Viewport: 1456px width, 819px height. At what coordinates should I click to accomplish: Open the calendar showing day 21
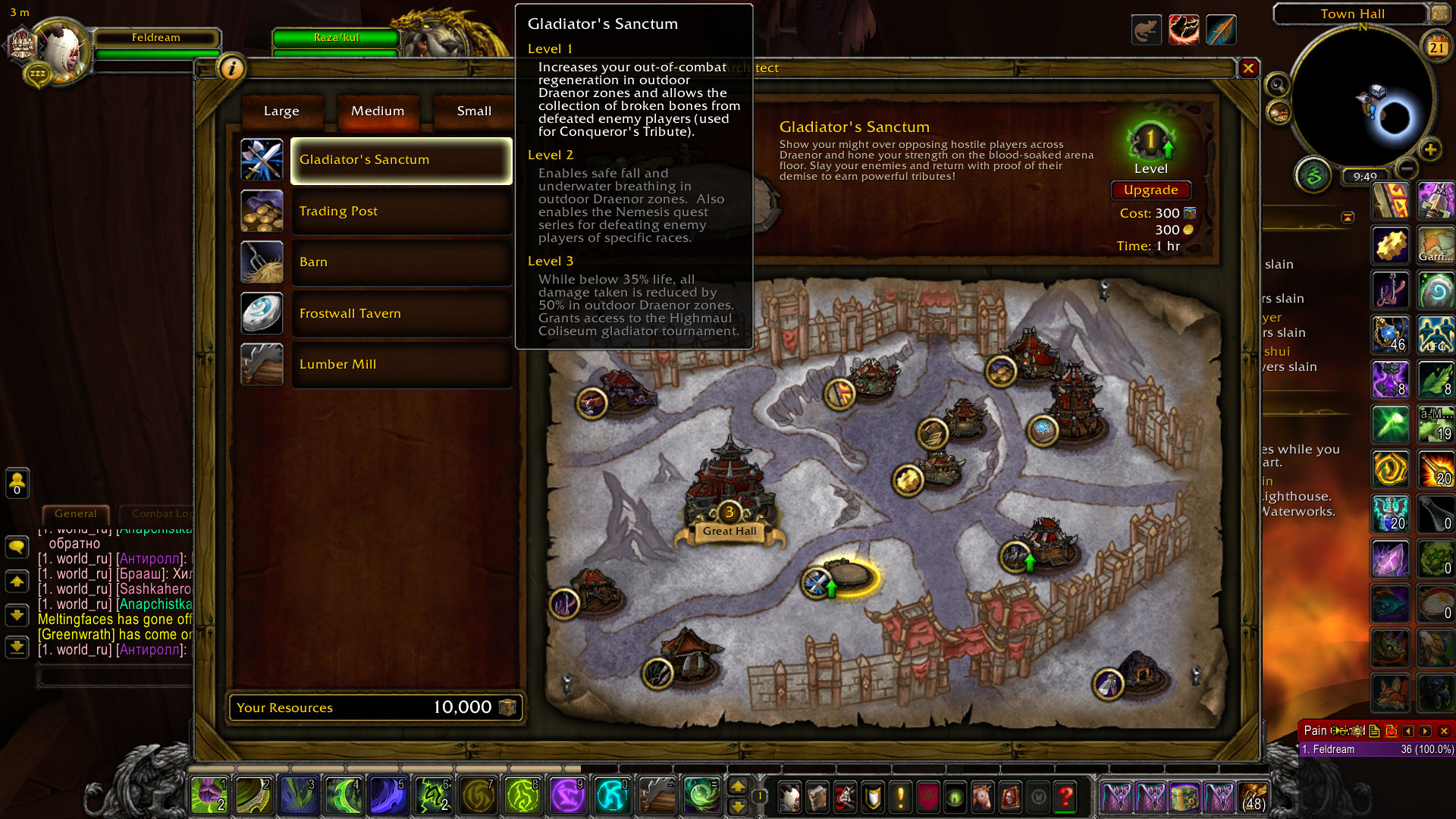coord(1437,47)
